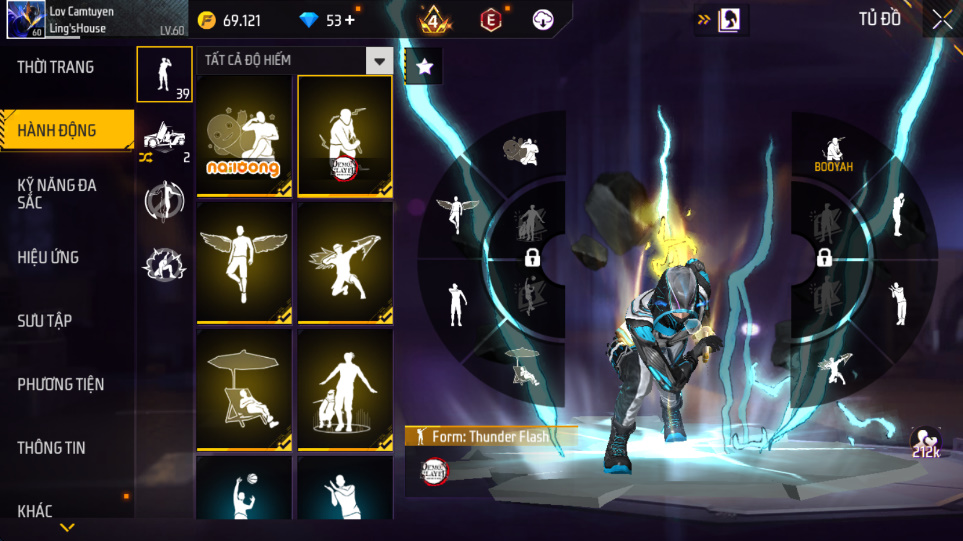Switch to the KỸ NĂNG ĐA SẮC tab
The width and height of the screenshot is (963, 541).
tap(57, 193)
